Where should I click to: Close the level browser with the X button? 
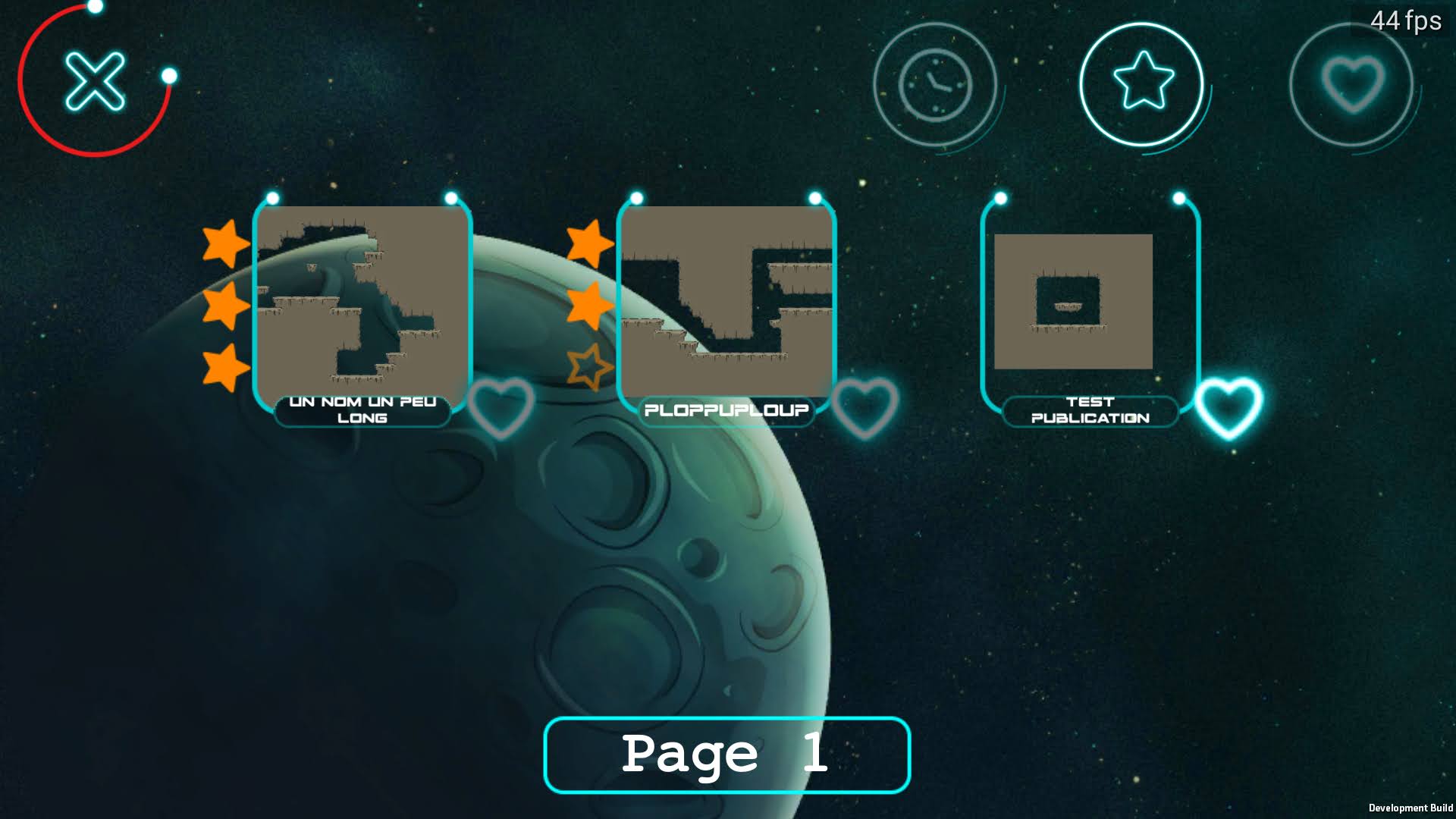[95, 81]
